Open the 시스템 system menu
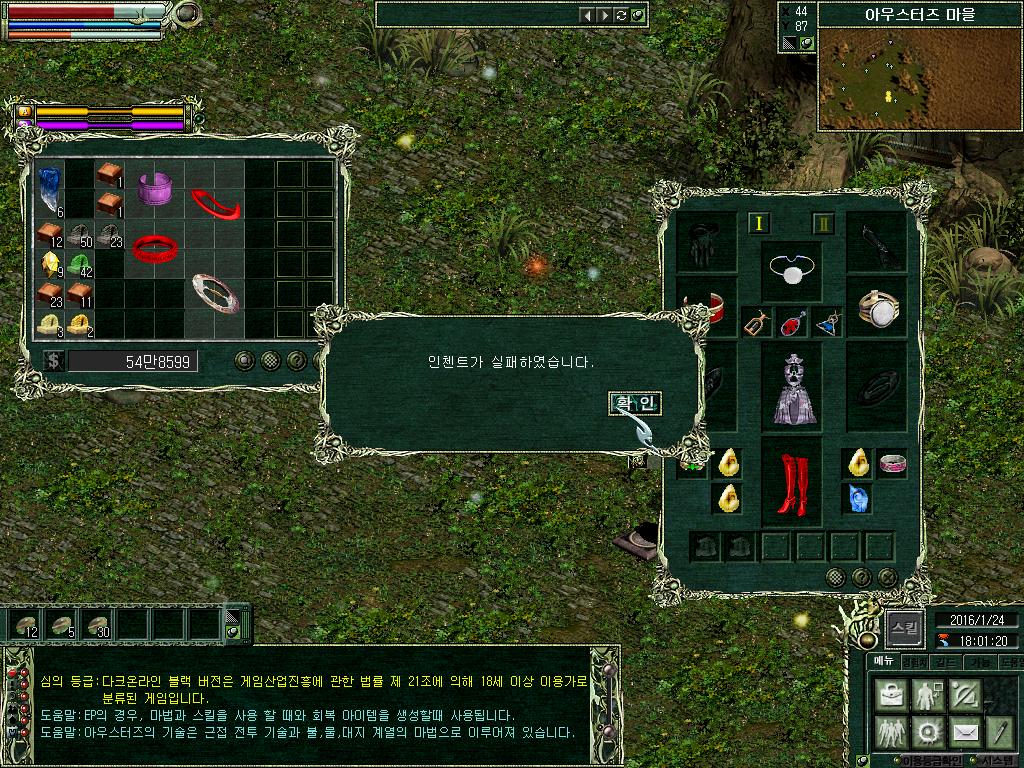The width and height of the screenshot is (1024, 768). pyautogui.click(x=997, y=761)
